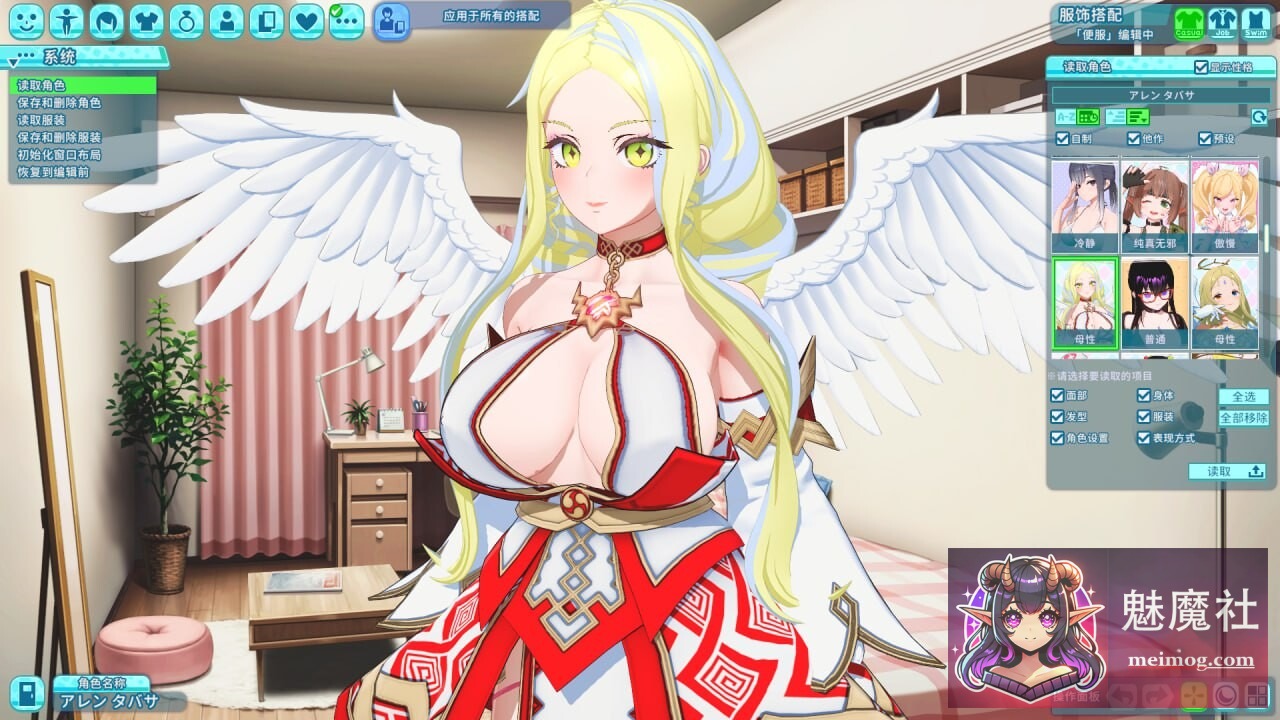Screen dimensions: 1280x720
Task: Click the 读取 load button
Action: [x=1228, y=471]
